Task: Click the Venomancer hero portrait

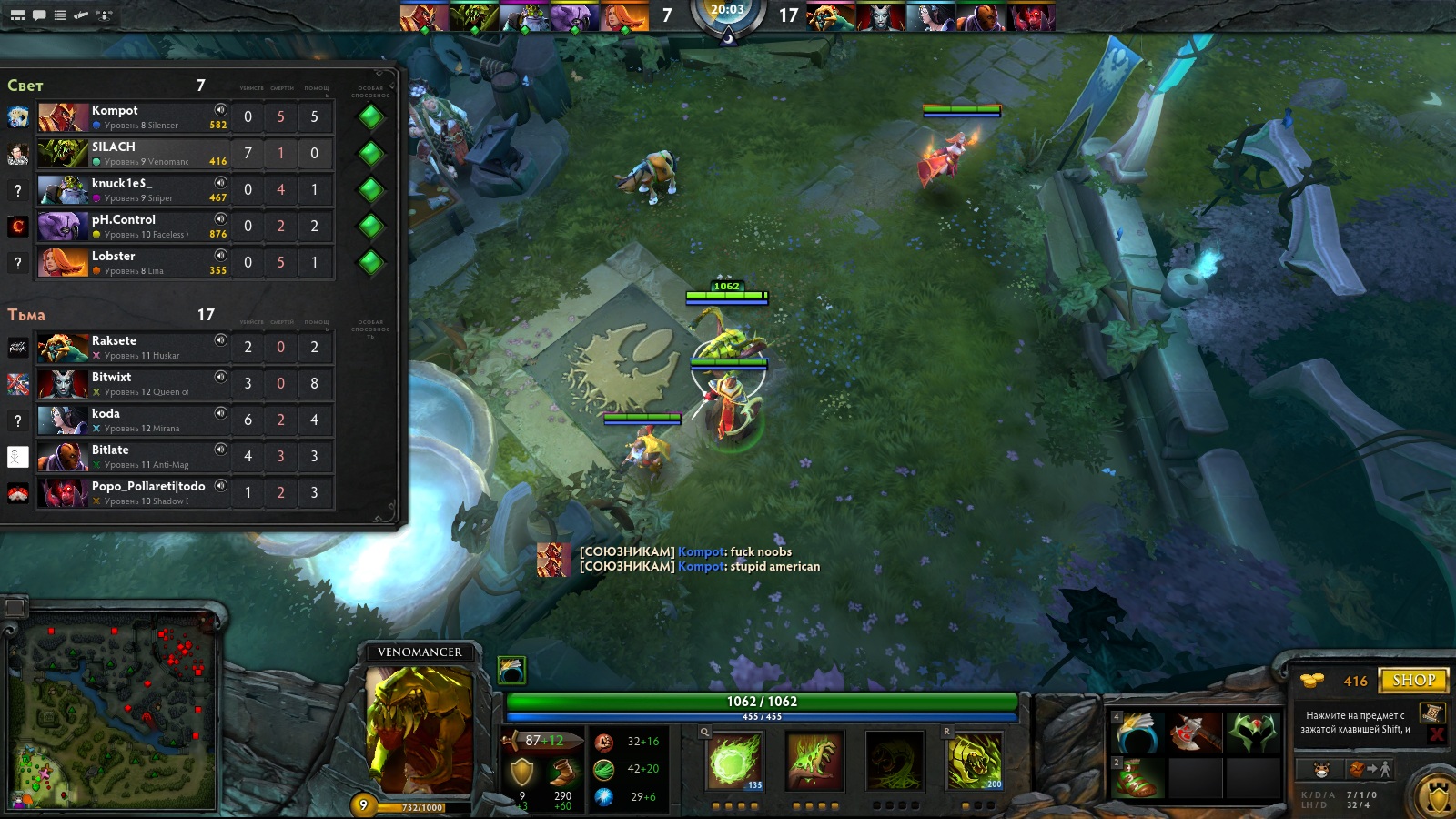Action: point(420,730)
